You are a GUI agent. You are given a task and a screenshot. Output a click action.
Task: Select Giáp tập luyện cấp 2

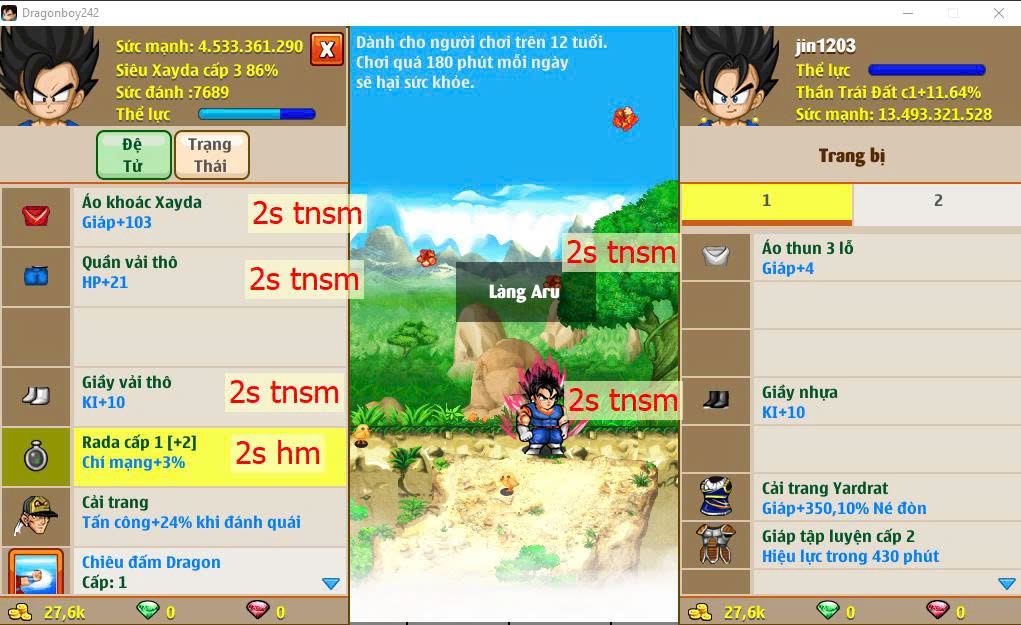coord(850,546)
